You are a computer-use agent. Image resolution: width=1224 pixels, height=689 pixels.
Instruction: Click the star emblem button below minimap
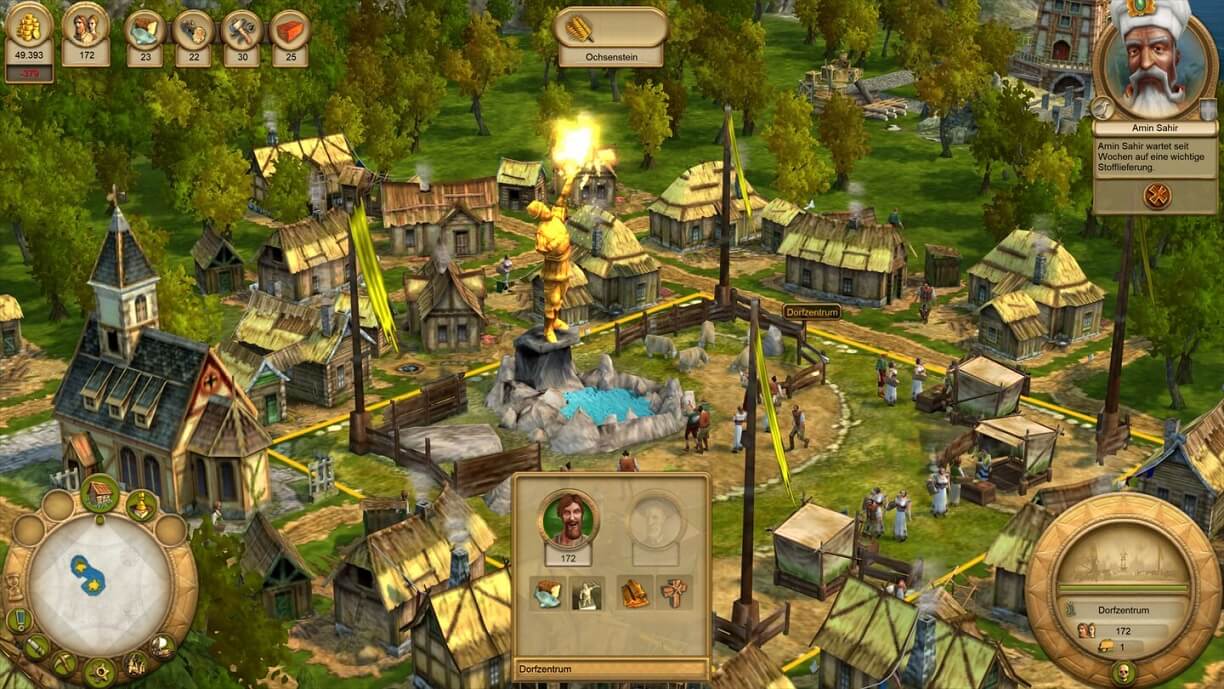tap(98, 671)
